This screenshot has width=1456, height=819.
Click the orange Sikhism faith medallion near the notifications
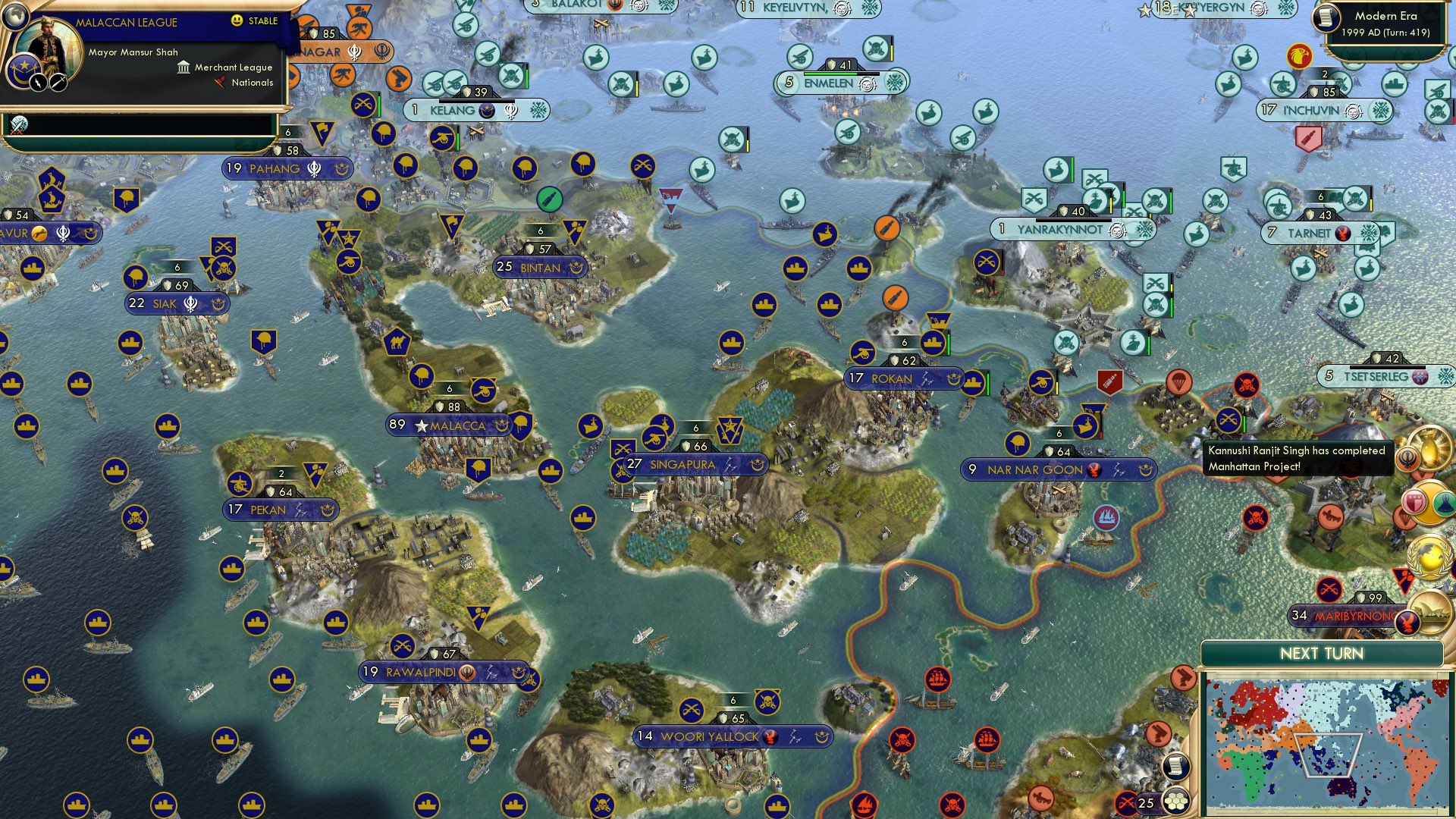click(x=1407, y=458)
